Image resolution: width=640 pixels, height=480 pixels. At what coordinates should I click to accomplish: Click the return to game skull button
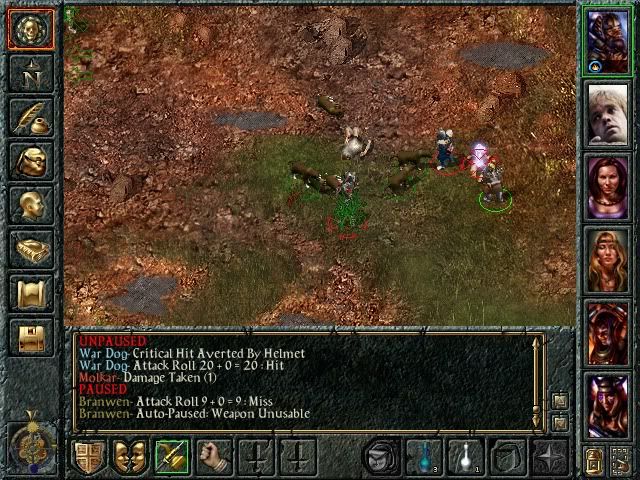[x=30, y=29]
